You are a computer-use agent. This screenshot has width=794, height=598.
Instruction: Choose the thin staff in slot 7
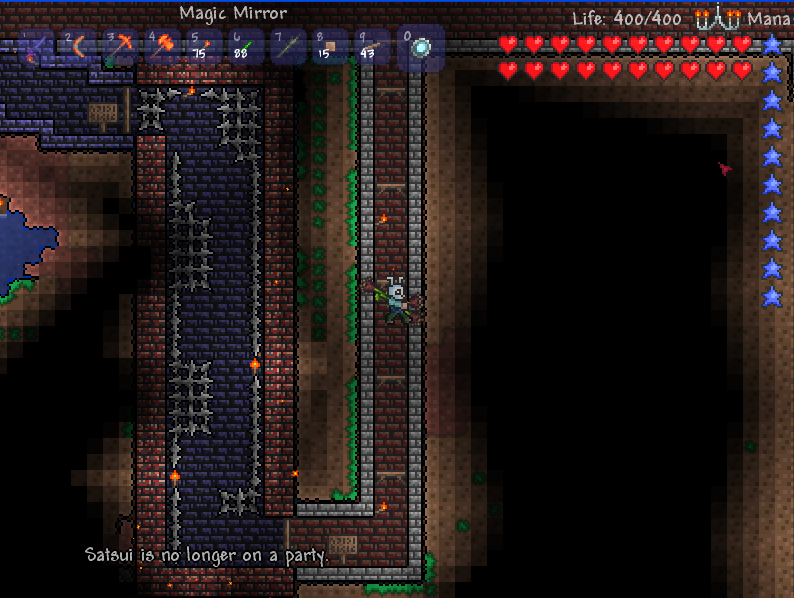click(x=289, y=47)
